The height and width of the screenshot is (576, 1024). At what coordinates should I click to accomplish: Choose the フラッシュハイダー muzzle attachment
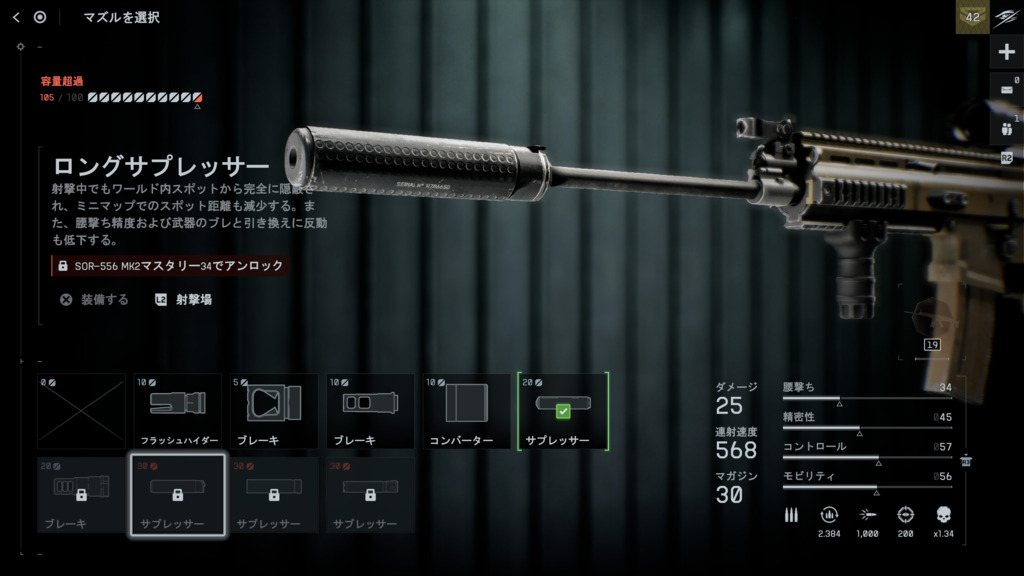(177, 411)
